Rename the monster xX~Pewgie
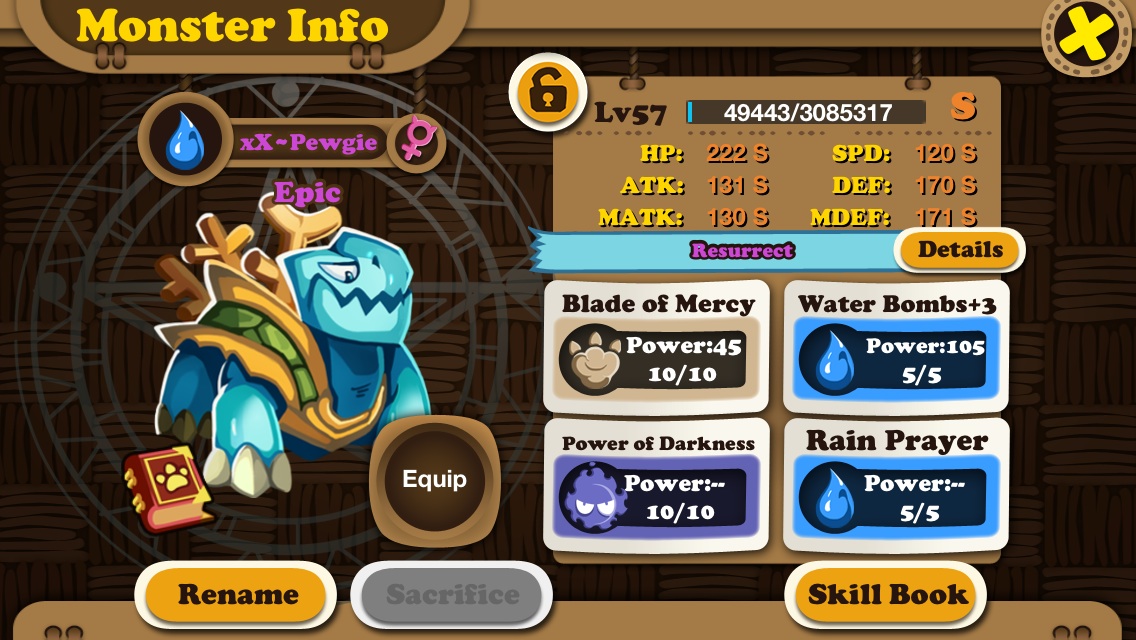1136x640 pixels. [237, 595]
